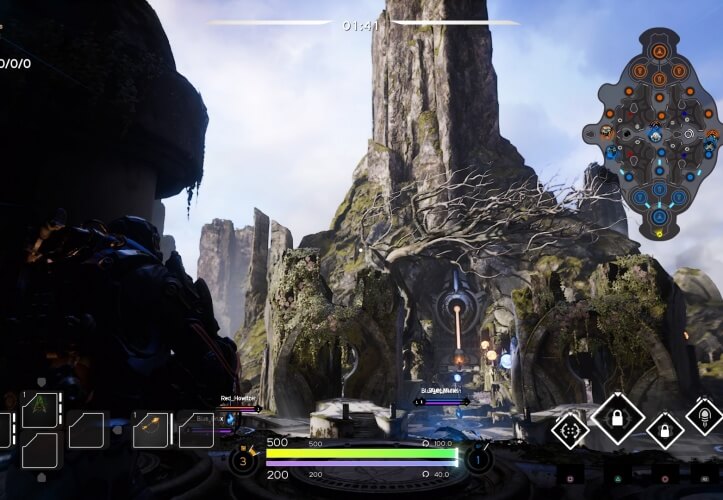Click the blue allied core on minimap
723x500 pixels.
[x=659, y=214]
